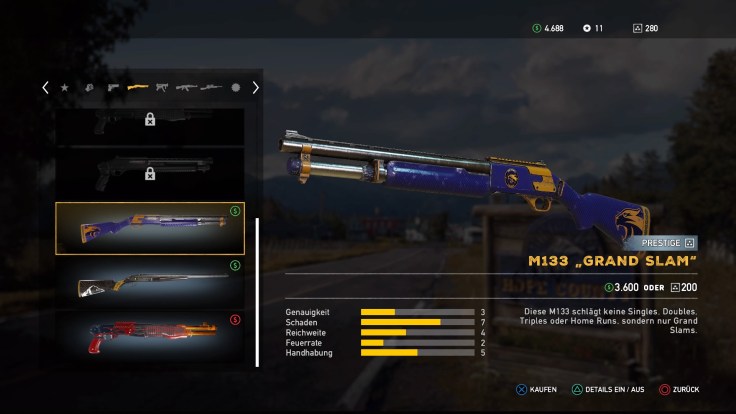This screenshot has width=736, height=414.
Task: Click the right arrow of weapon categories
Action: coord(255,88)
